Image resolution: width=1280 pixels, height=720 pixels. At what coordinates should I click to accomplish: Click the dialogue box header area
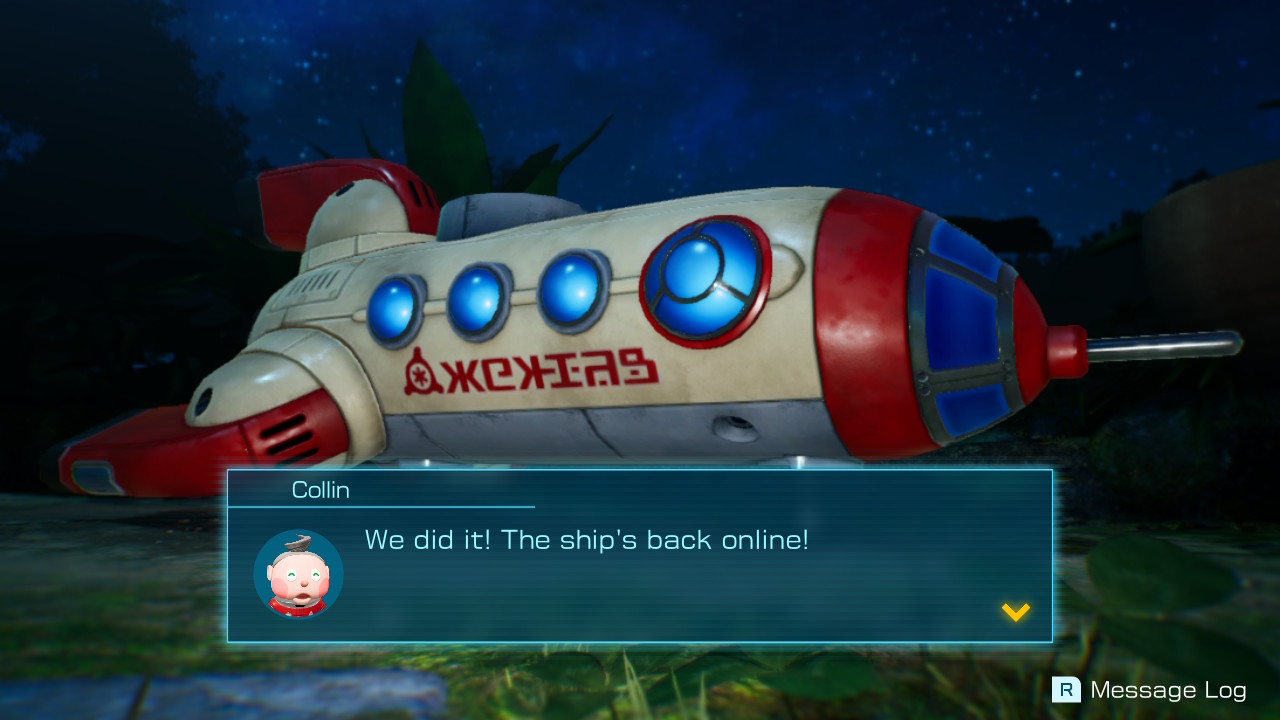400,490
